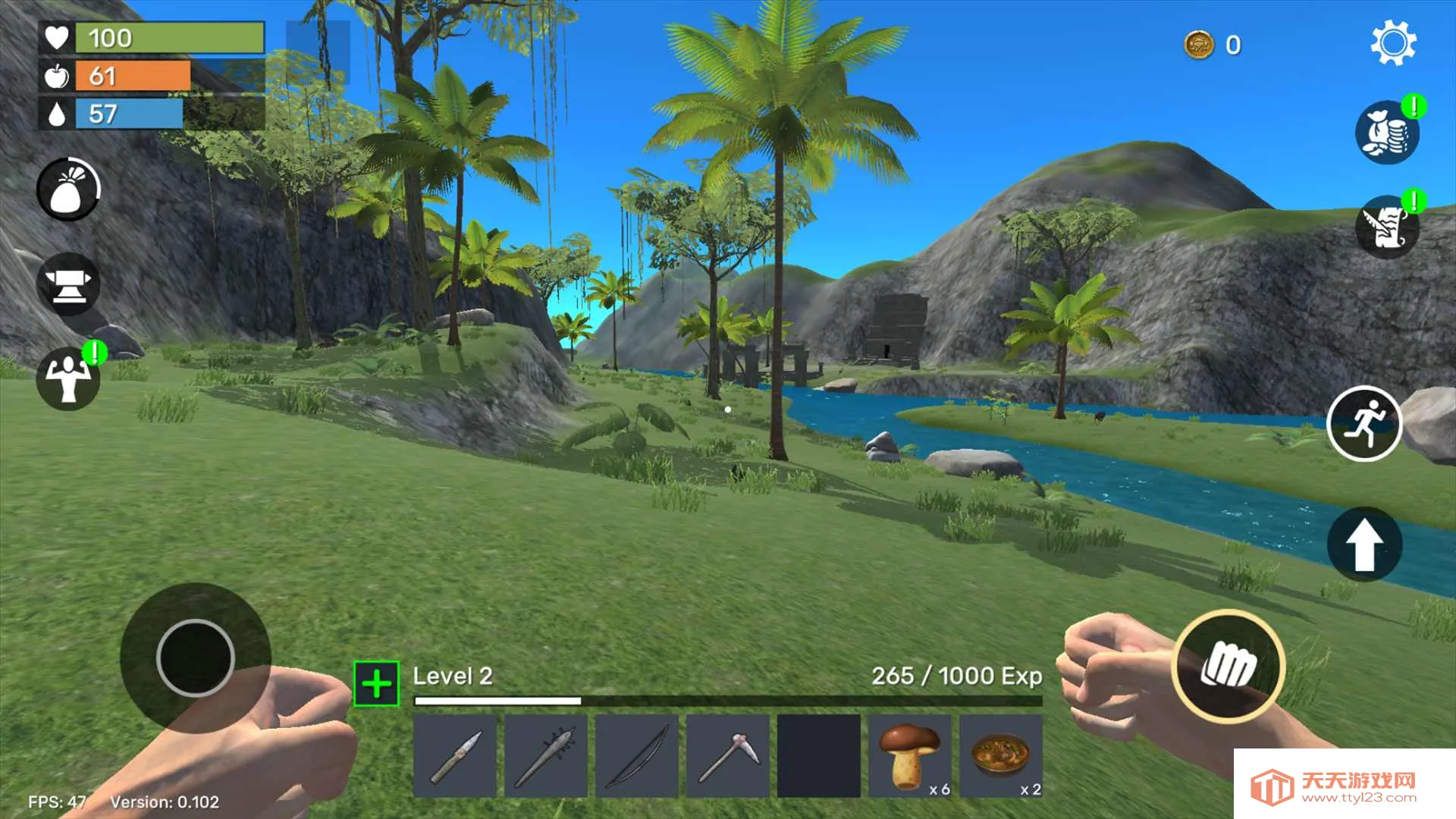Select the spiked club weapon slot

point(548,755)
